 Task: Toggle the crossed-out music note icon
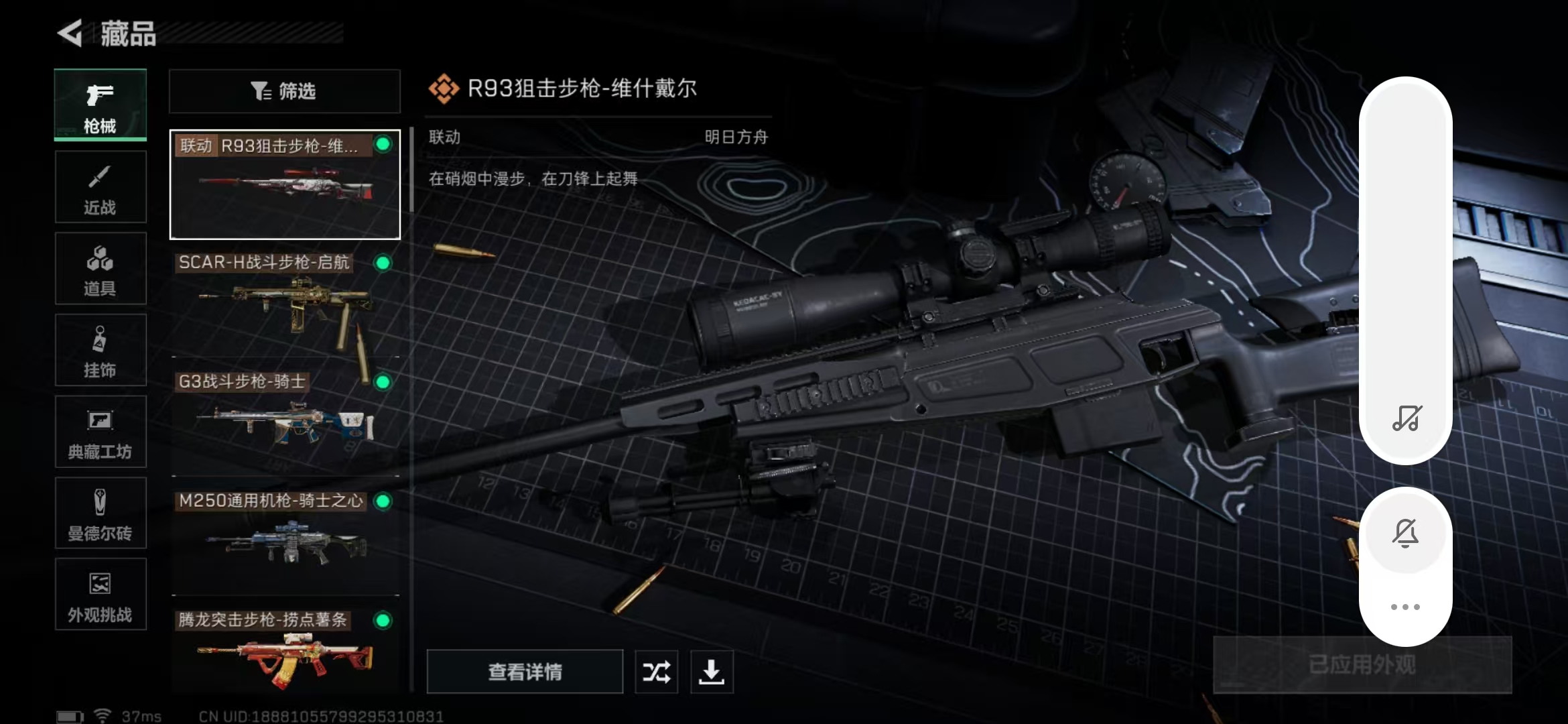tap(1406, 418)
